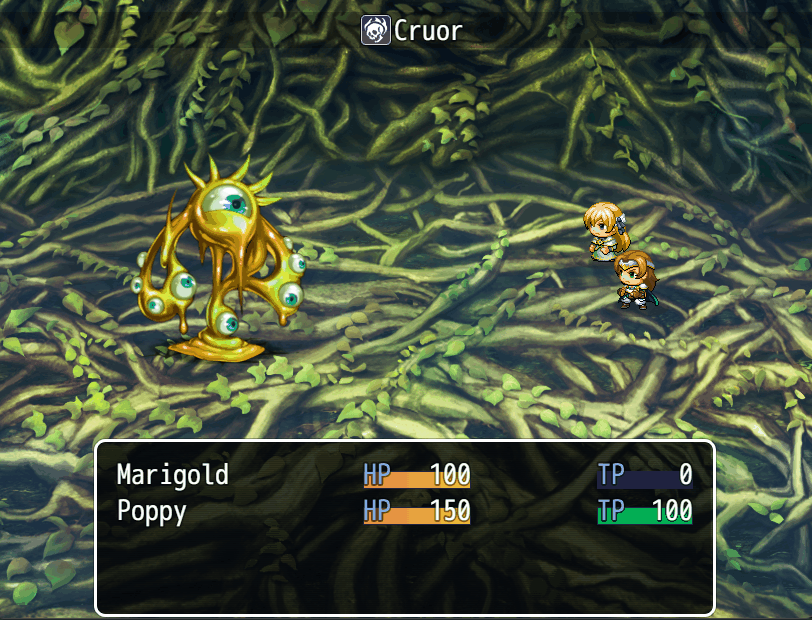Select Marigold in the party status window

tap(173, 474)
